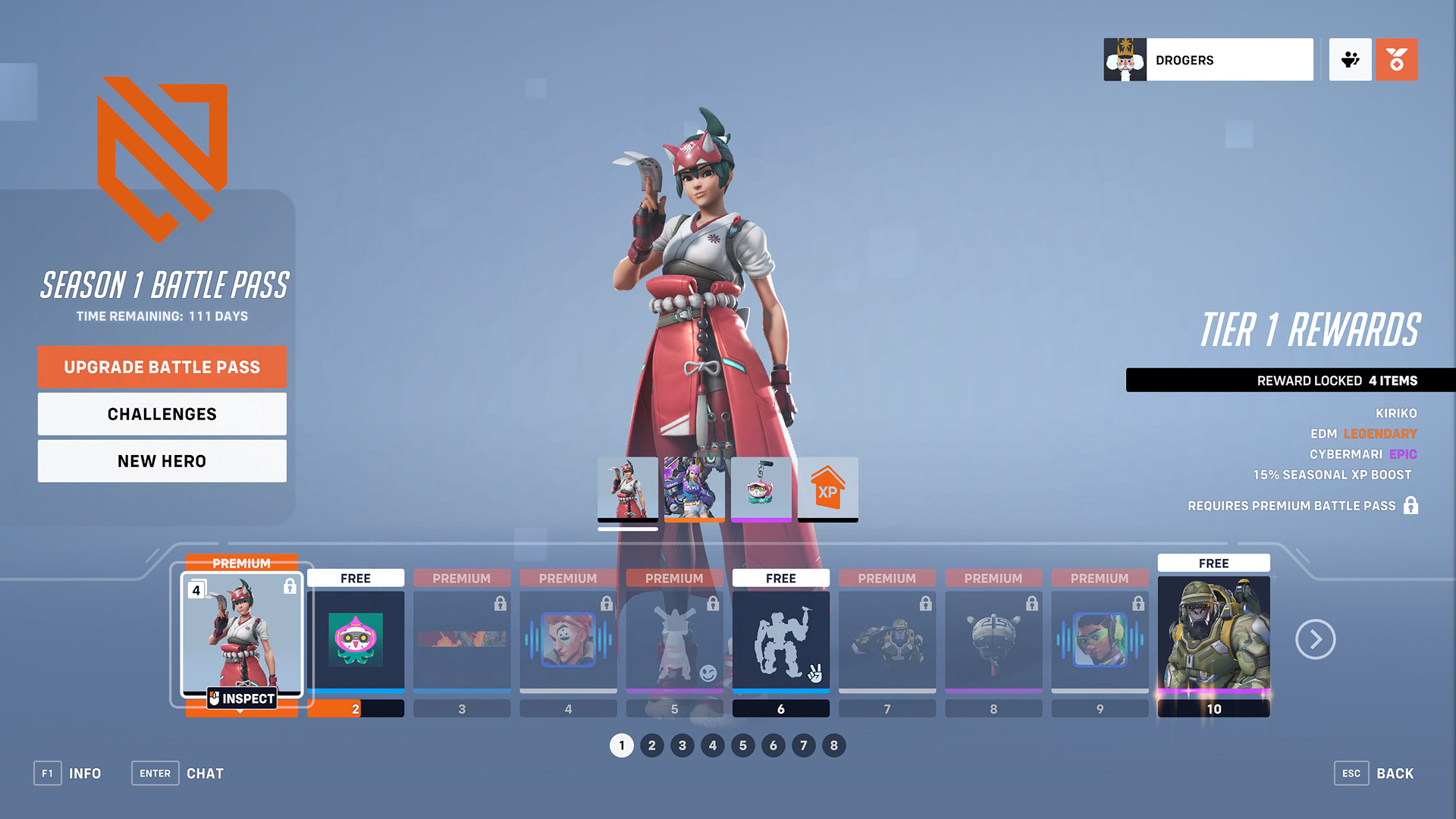Switch to the CHALLENGES section

162,414
